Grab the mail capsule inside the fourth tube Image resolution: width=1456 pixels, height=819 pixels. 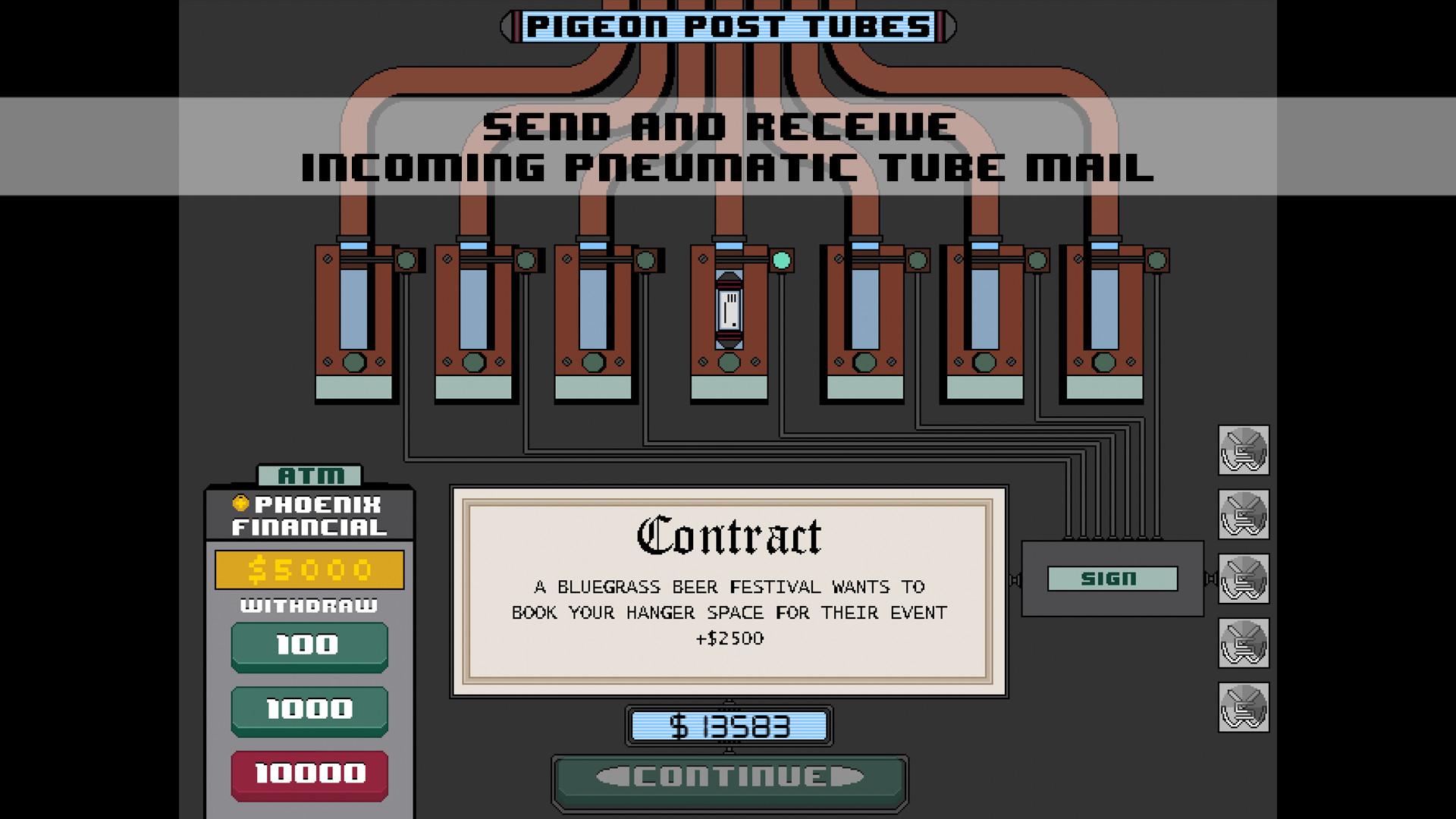(730, 312)
